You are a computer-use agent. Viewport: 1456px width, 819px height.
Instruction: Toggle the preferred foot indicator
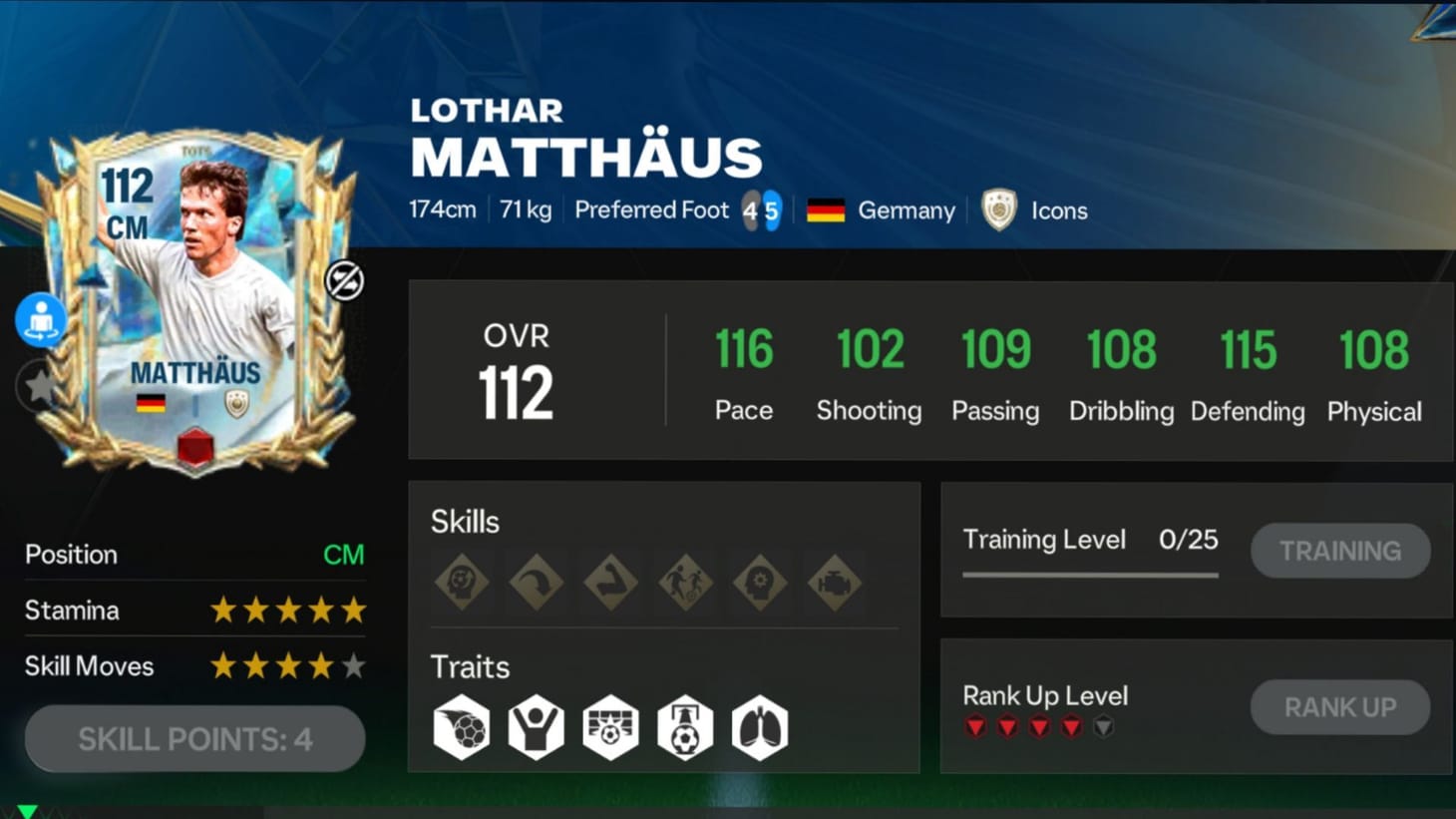pos(761,209)
